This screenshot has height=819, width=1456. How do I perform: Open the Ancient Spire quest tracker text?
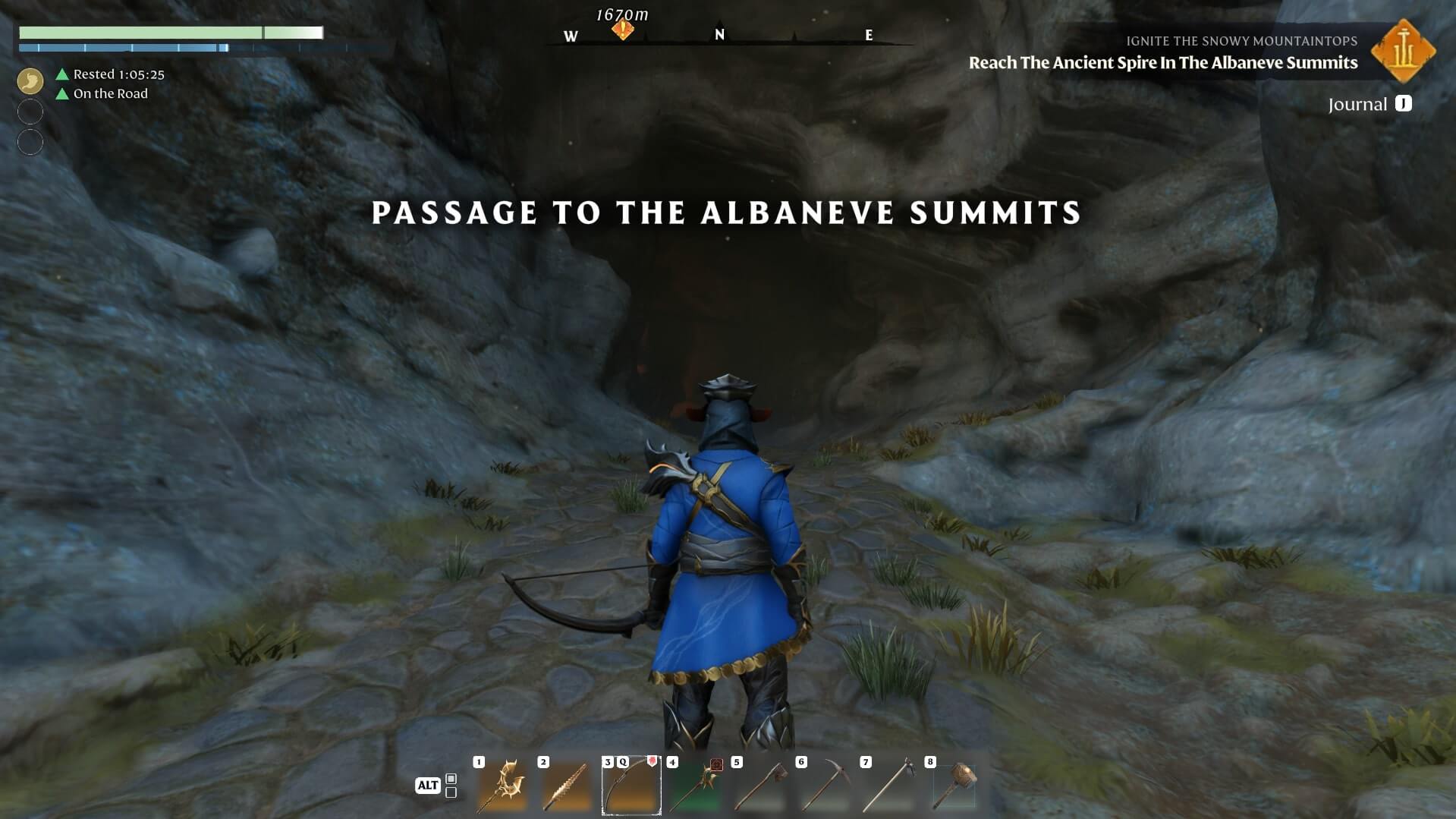click(x=1162, y=63)
